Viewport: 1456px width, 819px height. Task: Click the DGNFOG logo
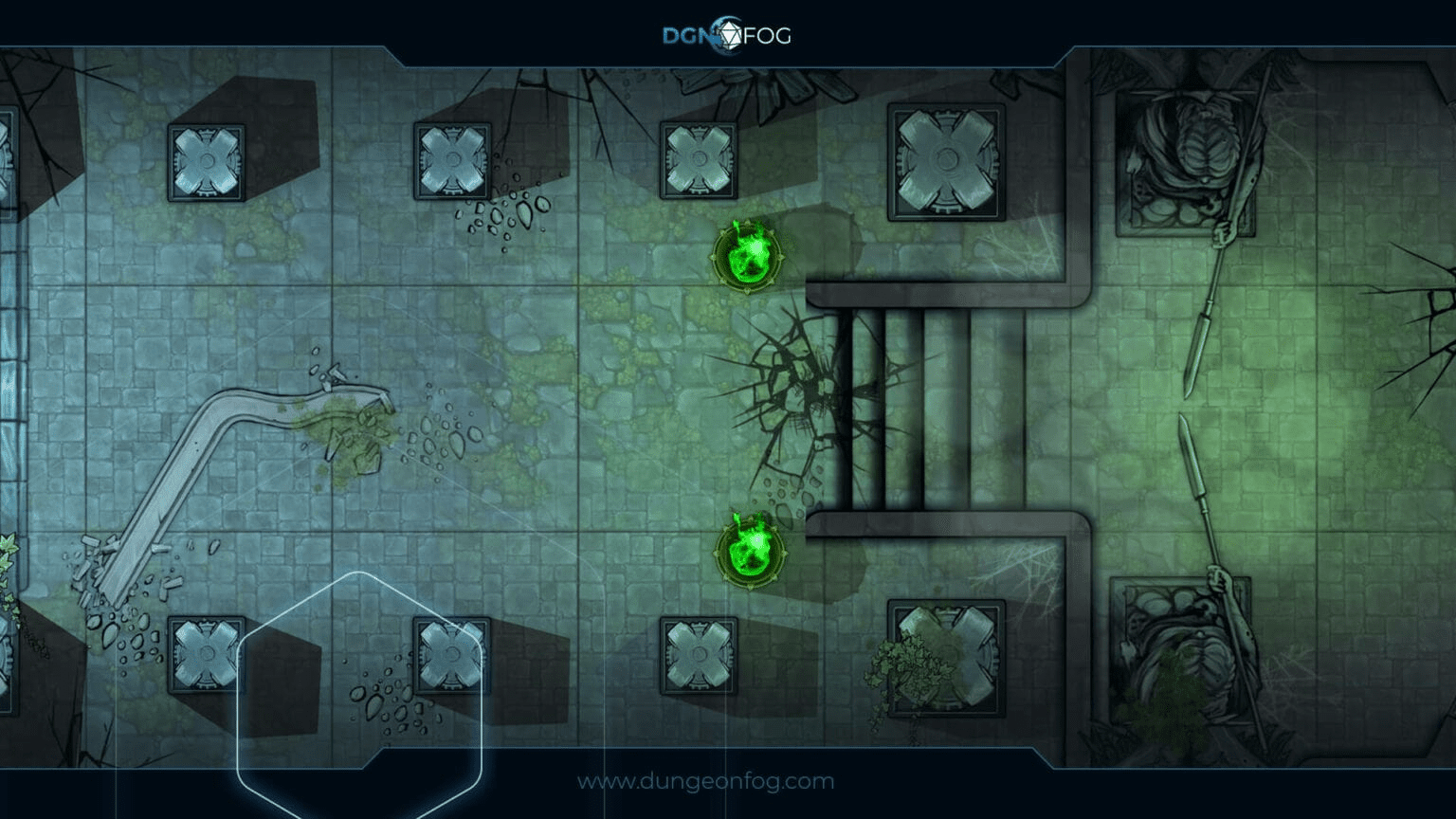click(726, 35)
